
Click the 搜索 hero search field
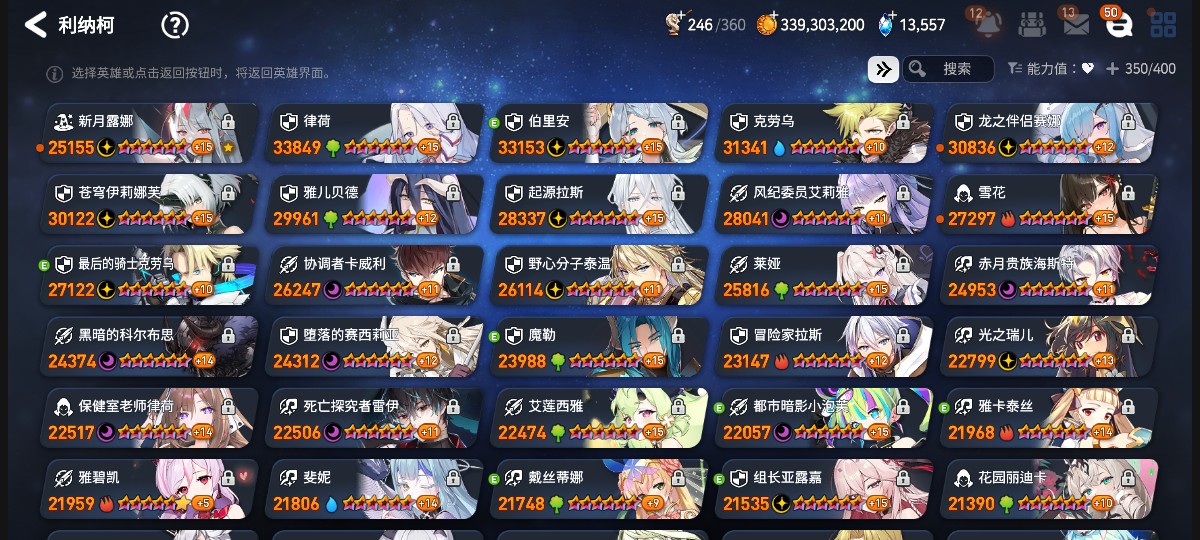(948, 69)
